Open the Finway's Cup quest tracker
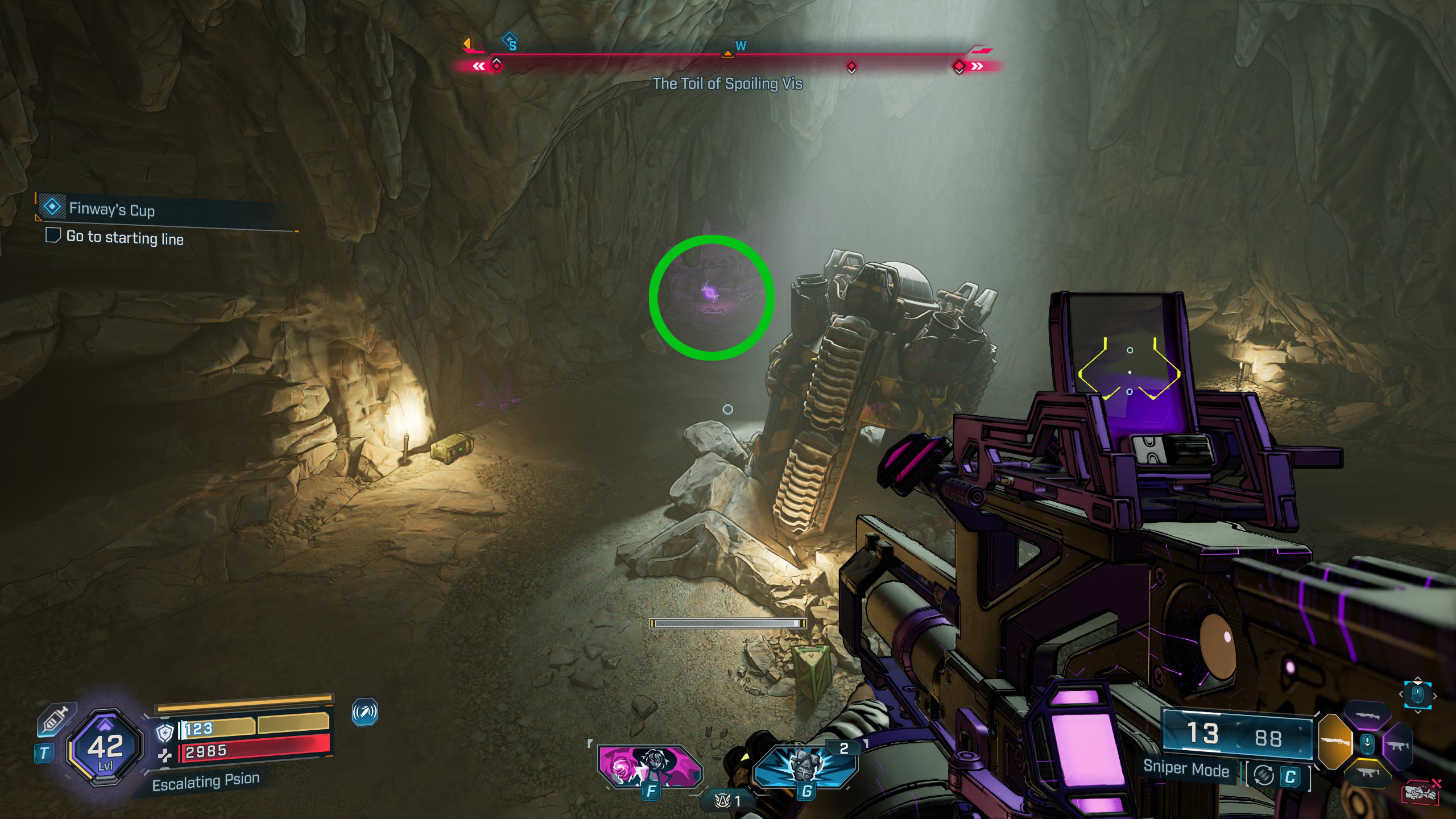This screenshot has width=1456, height=819. (x=111, y=209)
